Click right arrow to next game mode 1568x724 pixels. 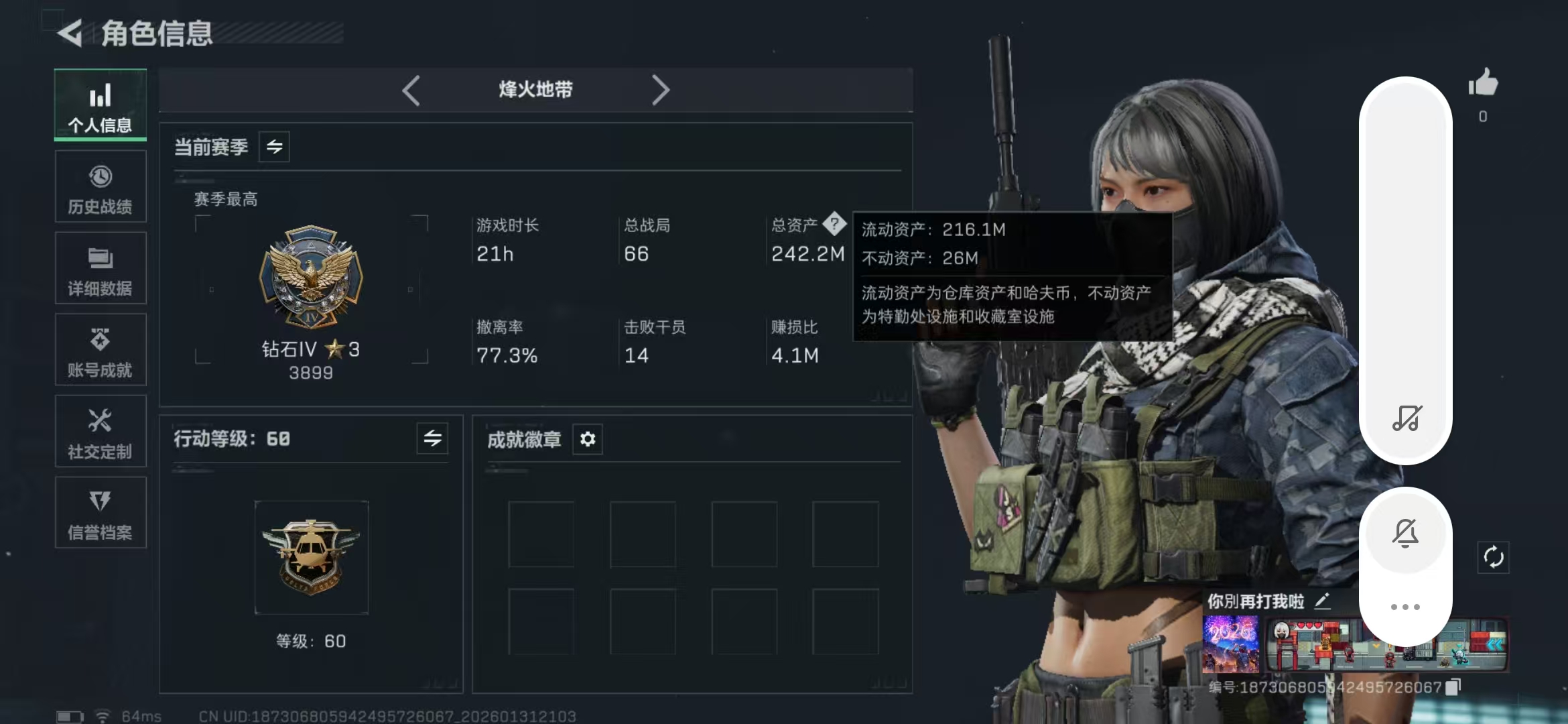click(662, 90)
